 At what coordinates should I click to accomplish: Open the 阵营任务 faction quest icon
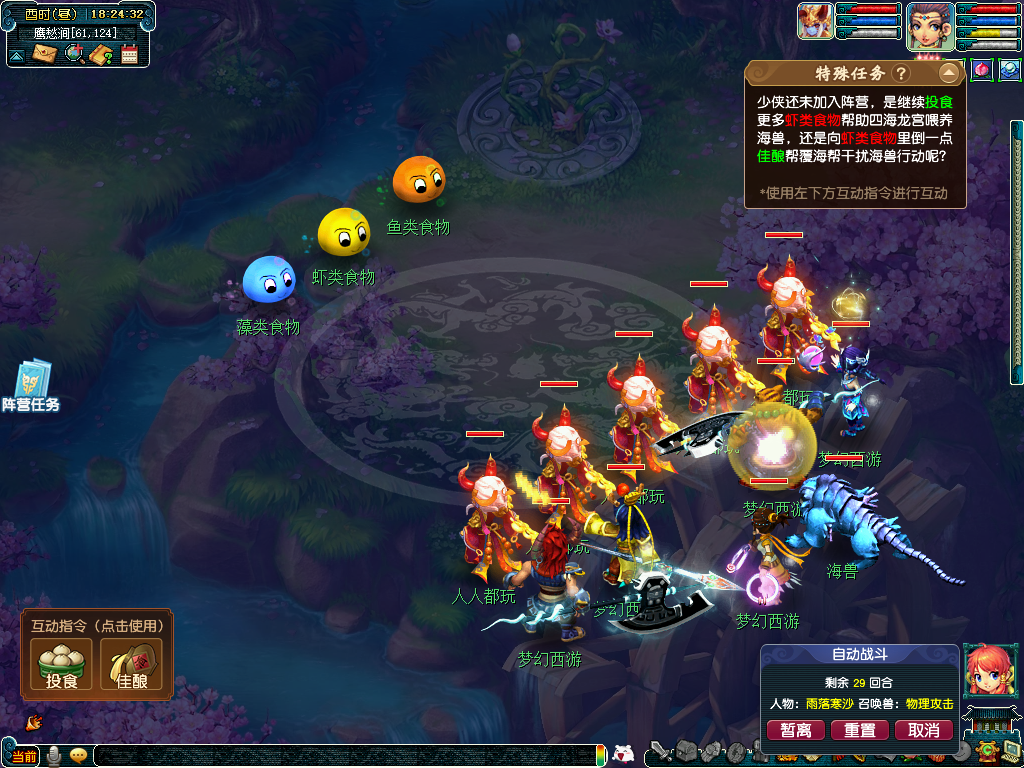coord(31,387)
